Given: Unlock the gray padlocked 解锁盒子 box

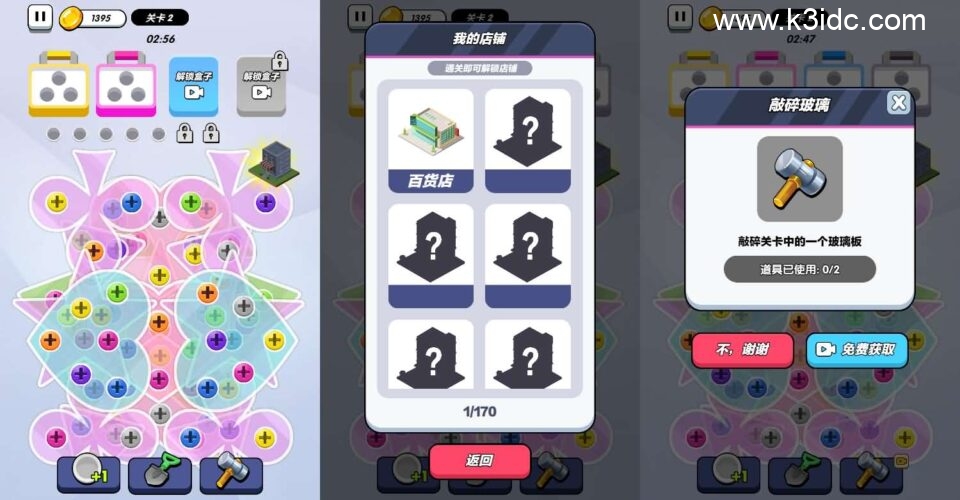Looking at the screenshot, I should [x=261, y=83].
